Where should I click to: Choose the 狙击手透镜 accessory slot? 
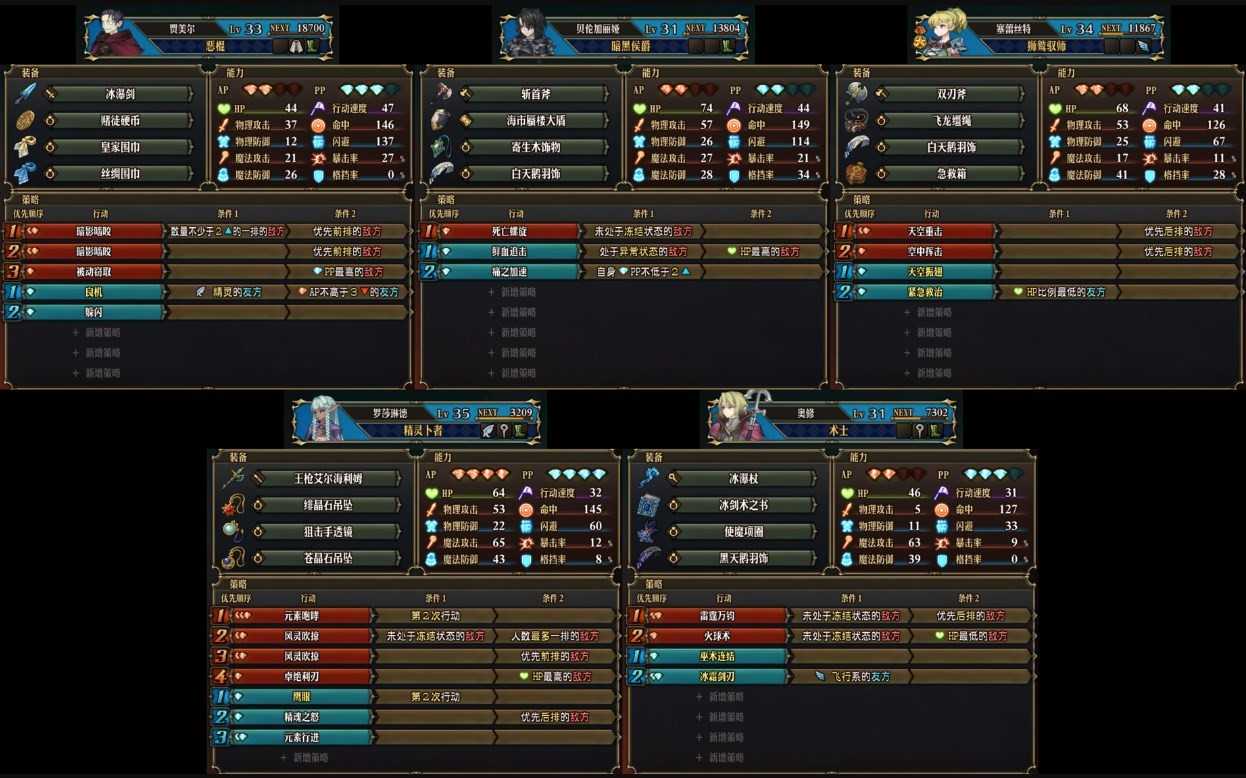(x=329, y=532)
